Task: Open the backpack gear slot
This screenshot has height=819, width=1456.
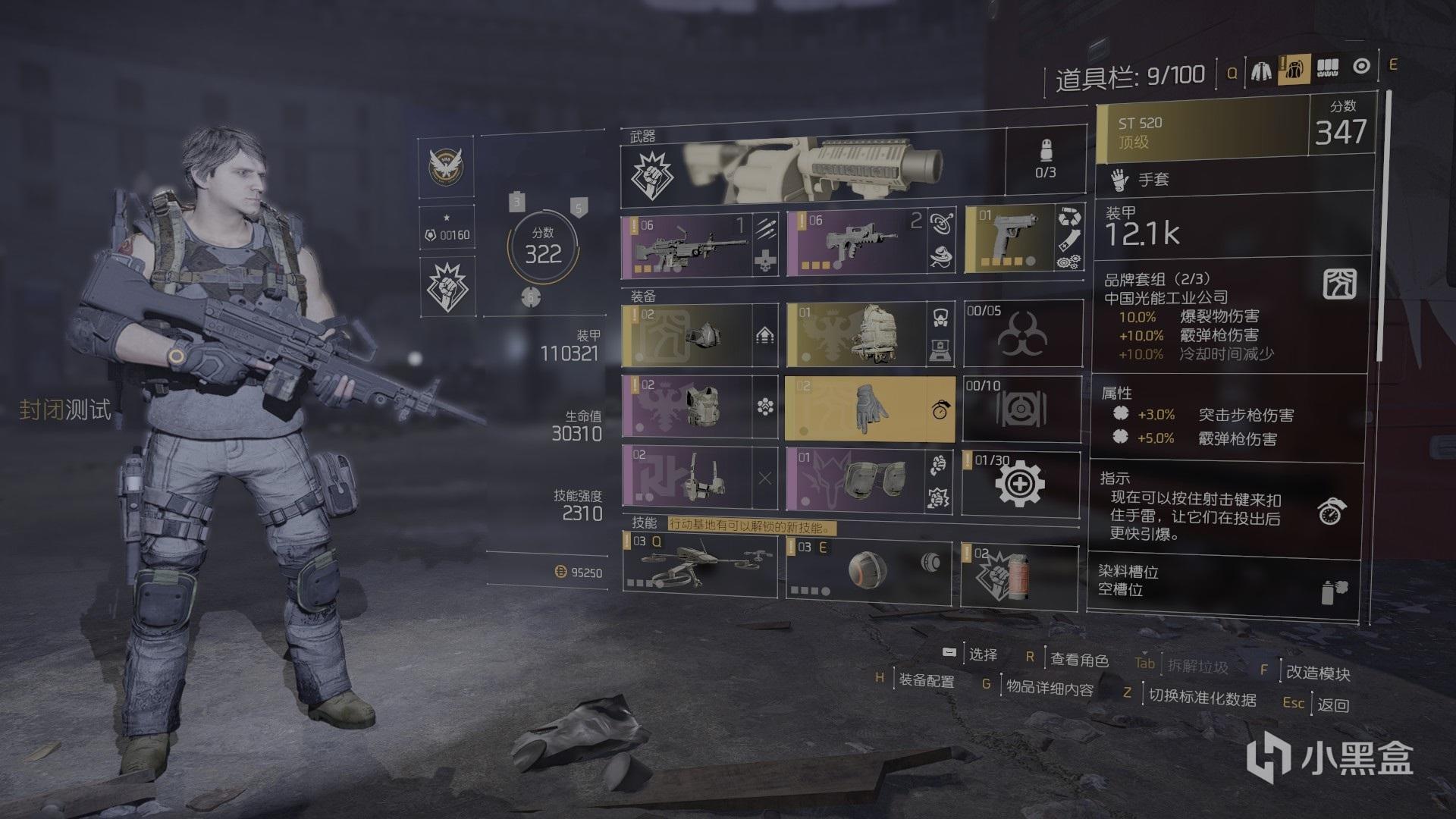Action: [x=857, y=335]
